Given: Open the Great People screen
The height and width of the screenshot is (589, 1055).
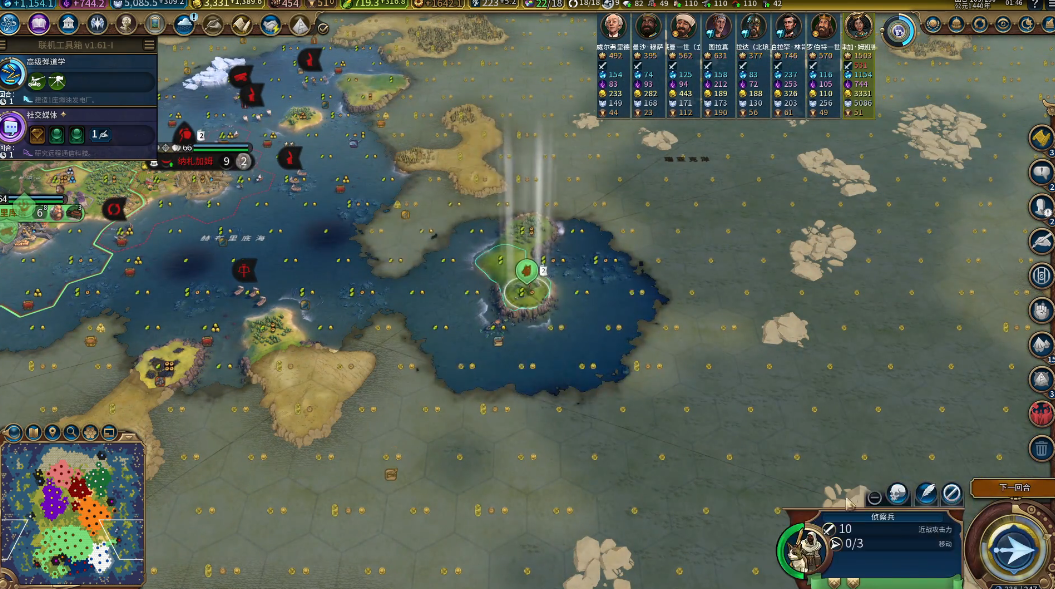Looking at the screenshot, I should 126,23.
